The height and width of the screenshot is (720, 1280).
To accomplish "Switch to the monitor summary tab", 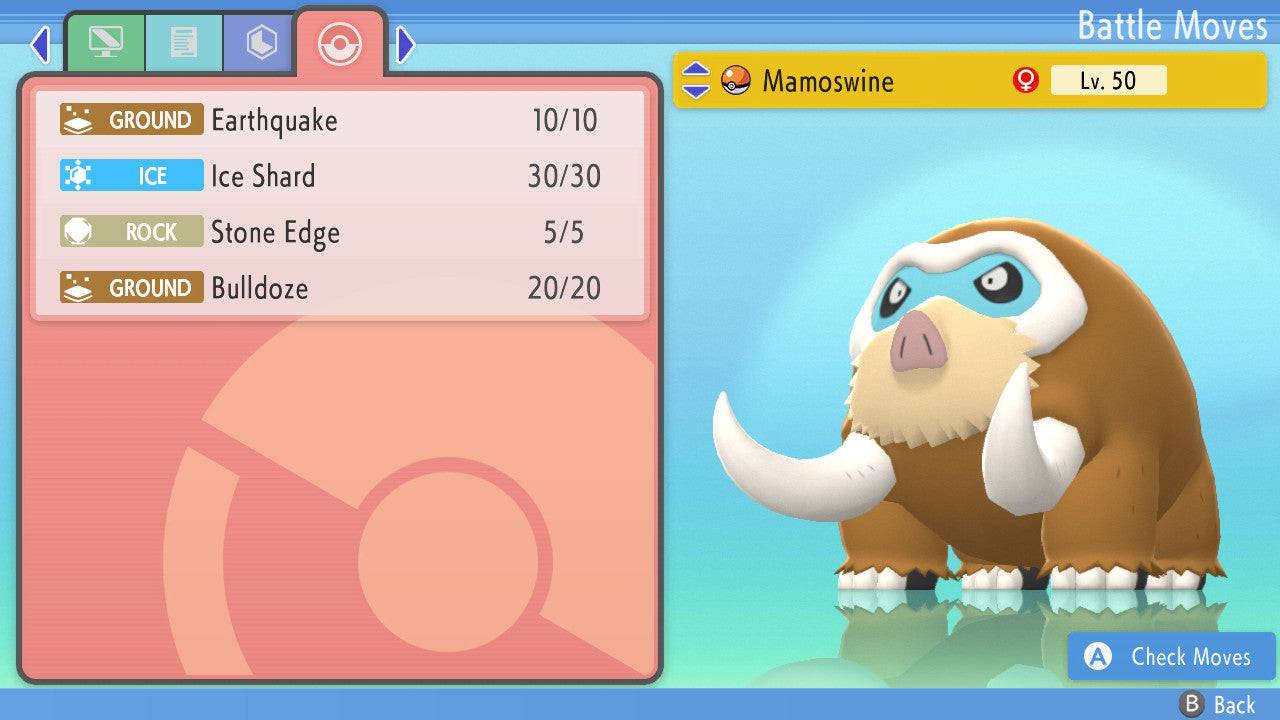I will pyautogui.click(x=105, y=44).
